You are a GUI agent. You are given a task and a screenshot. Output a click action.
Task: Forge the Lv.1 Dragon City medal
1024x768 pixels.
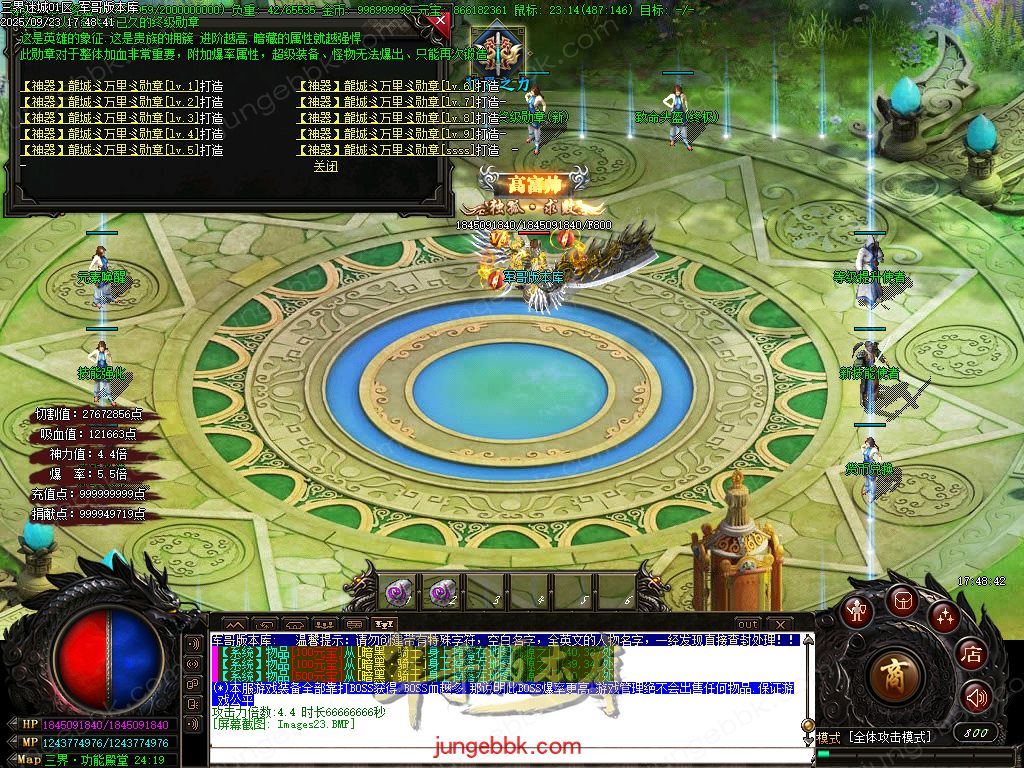(x=121, y=87)
